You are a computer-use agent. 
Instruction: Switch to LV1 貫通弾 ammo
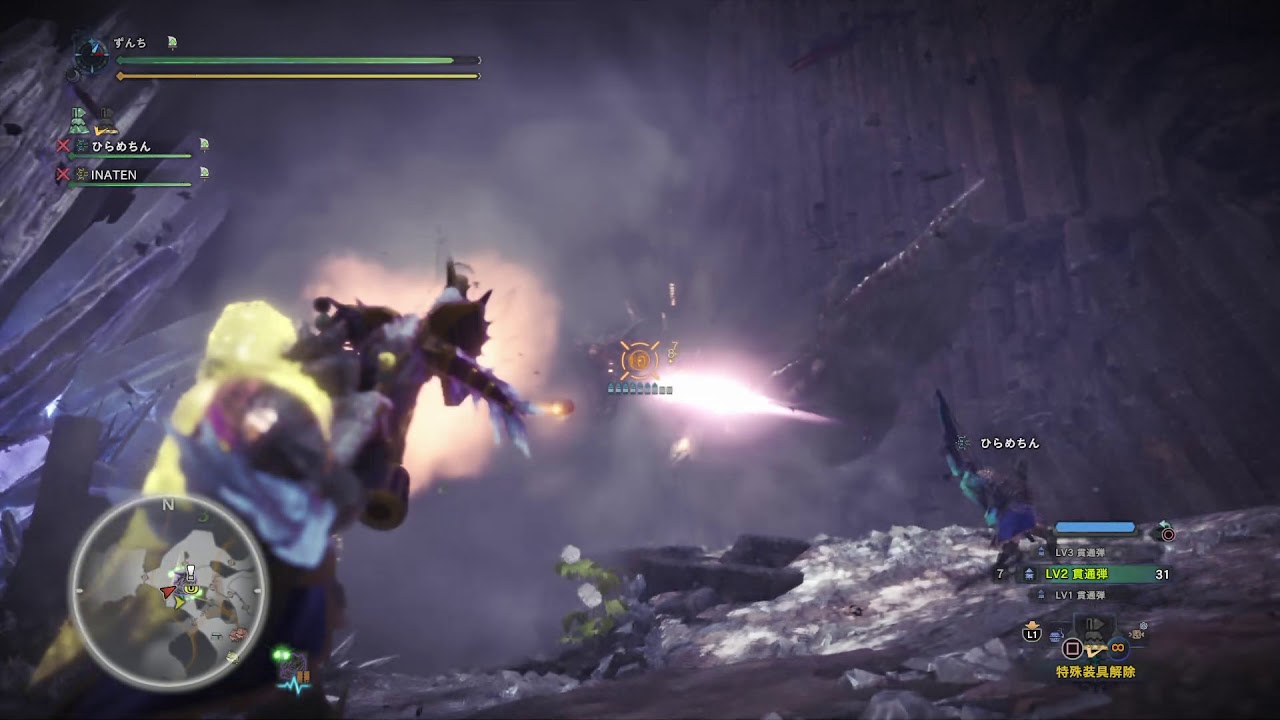coord(1080,595)
